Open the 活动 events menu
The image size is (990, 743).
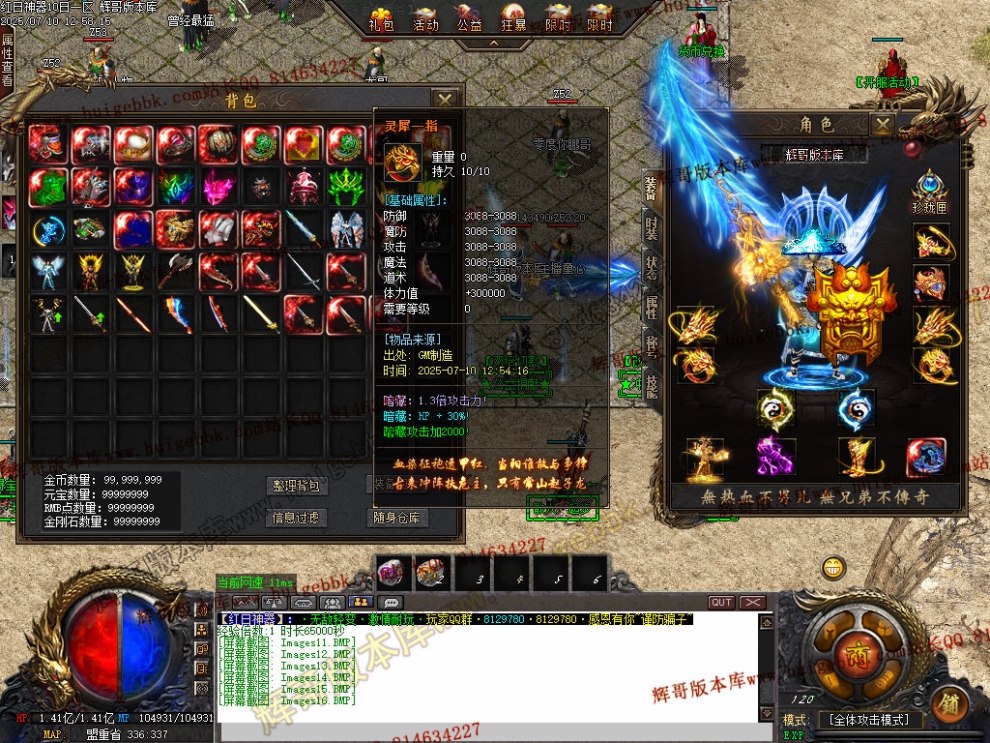tap(426, 21)
